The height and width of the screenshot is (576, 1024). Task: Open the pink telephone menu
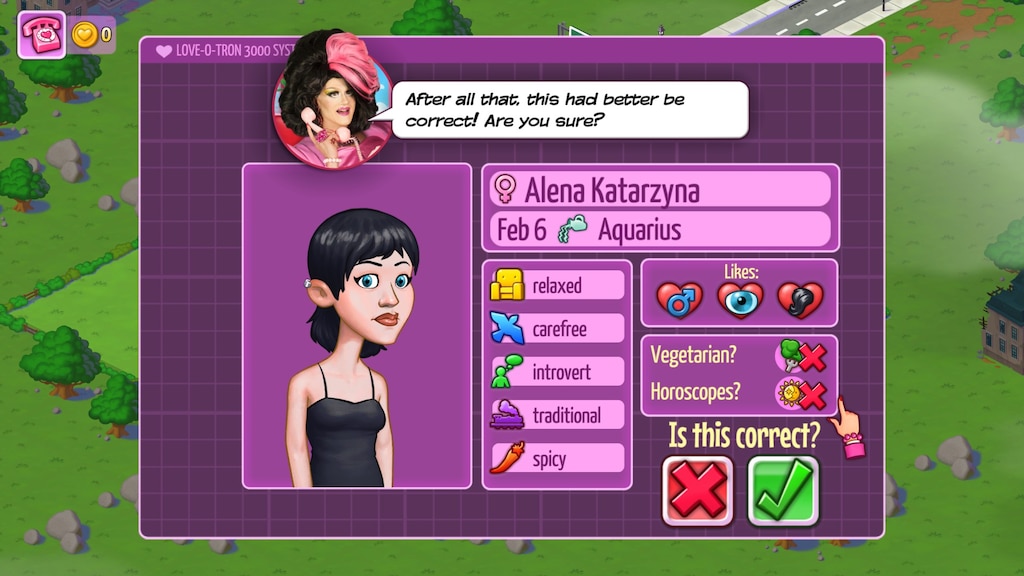point(42,35)
